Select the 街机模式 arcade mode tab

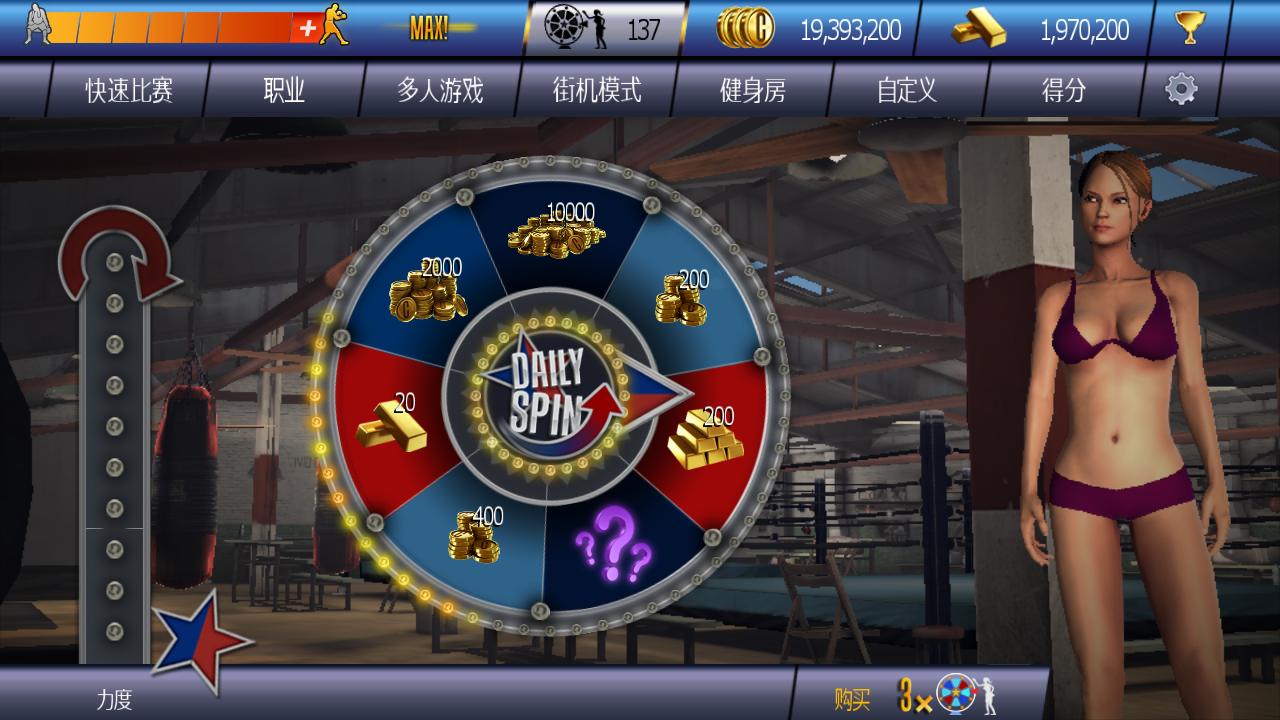click(x=597, y=91)
